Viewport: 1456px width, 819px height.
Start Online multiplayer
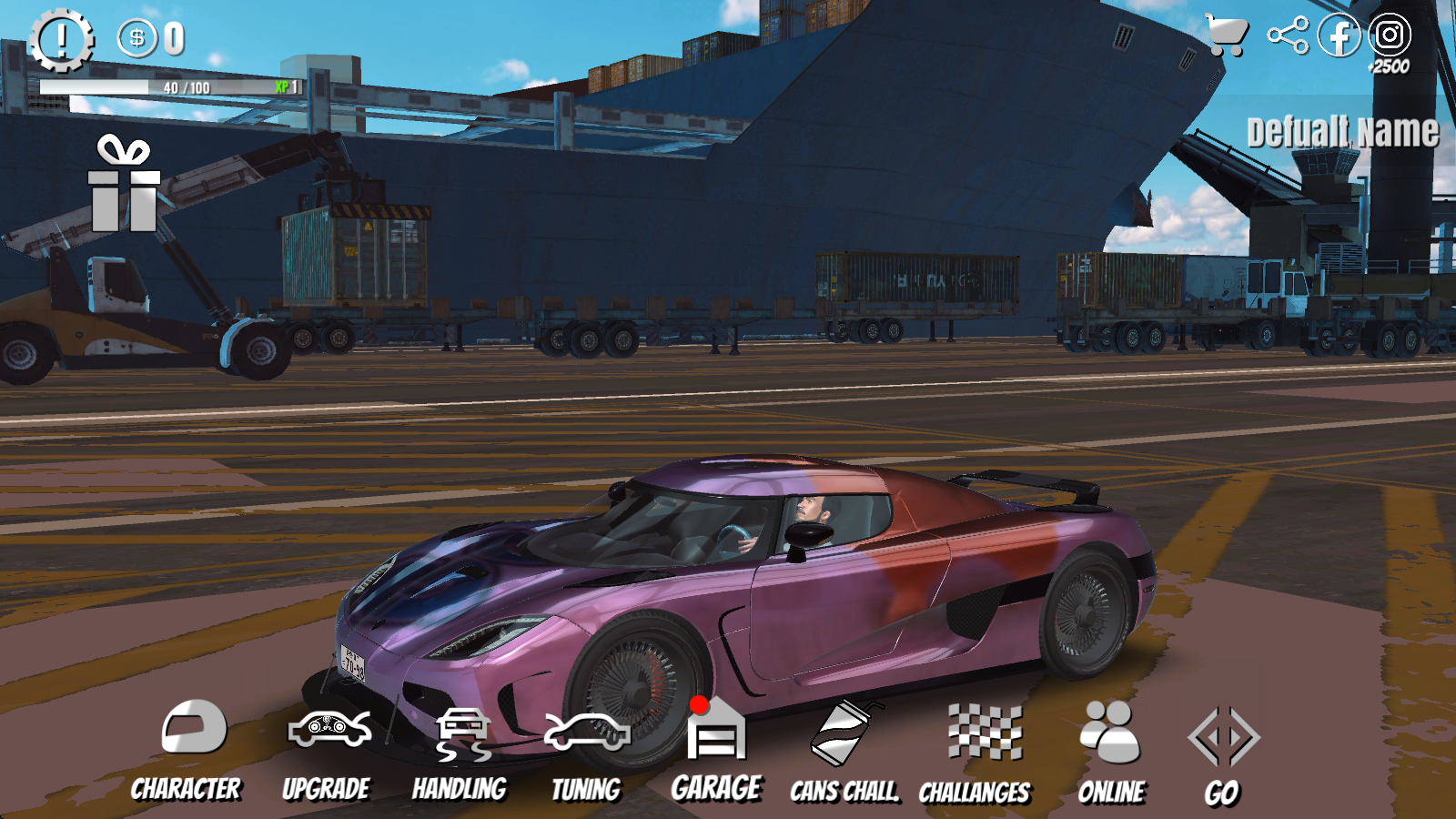pos(1111,752)
